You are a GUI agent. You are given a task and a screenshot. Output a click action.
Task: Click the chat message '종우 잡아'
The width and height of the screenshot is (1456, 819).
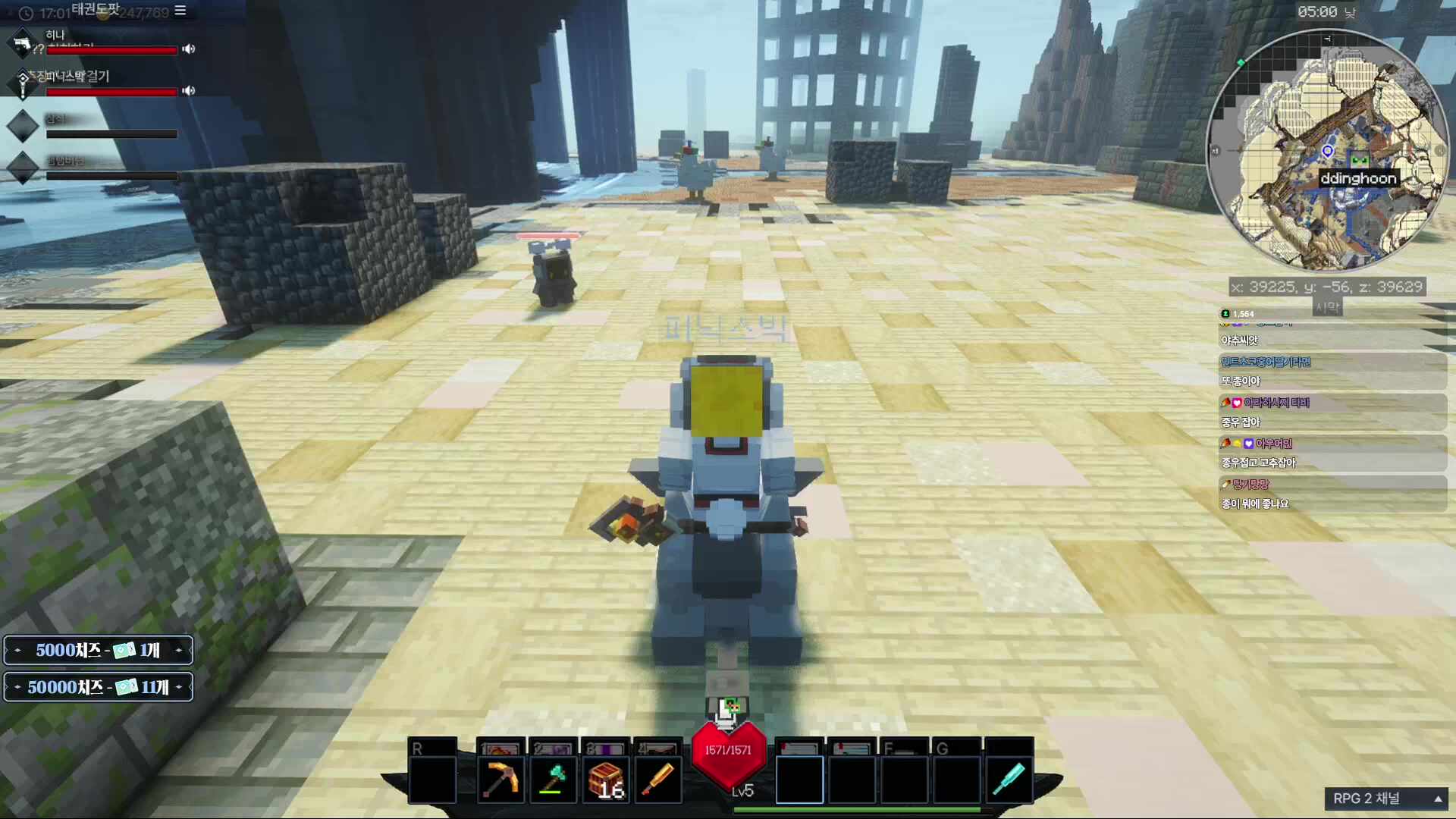point(1241,422)
